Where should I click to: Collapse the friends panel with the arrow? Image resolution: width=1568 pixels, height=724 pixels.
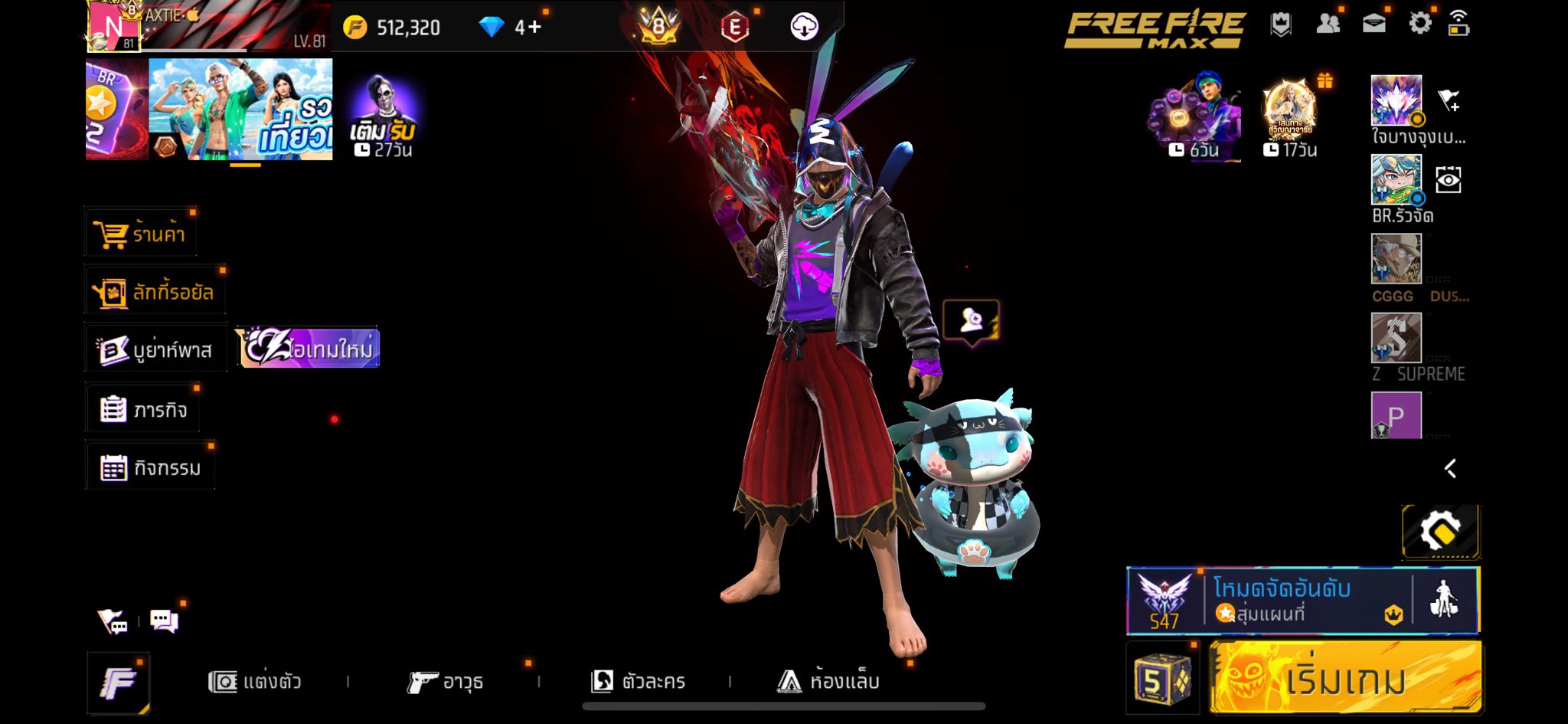(1450, 468)
